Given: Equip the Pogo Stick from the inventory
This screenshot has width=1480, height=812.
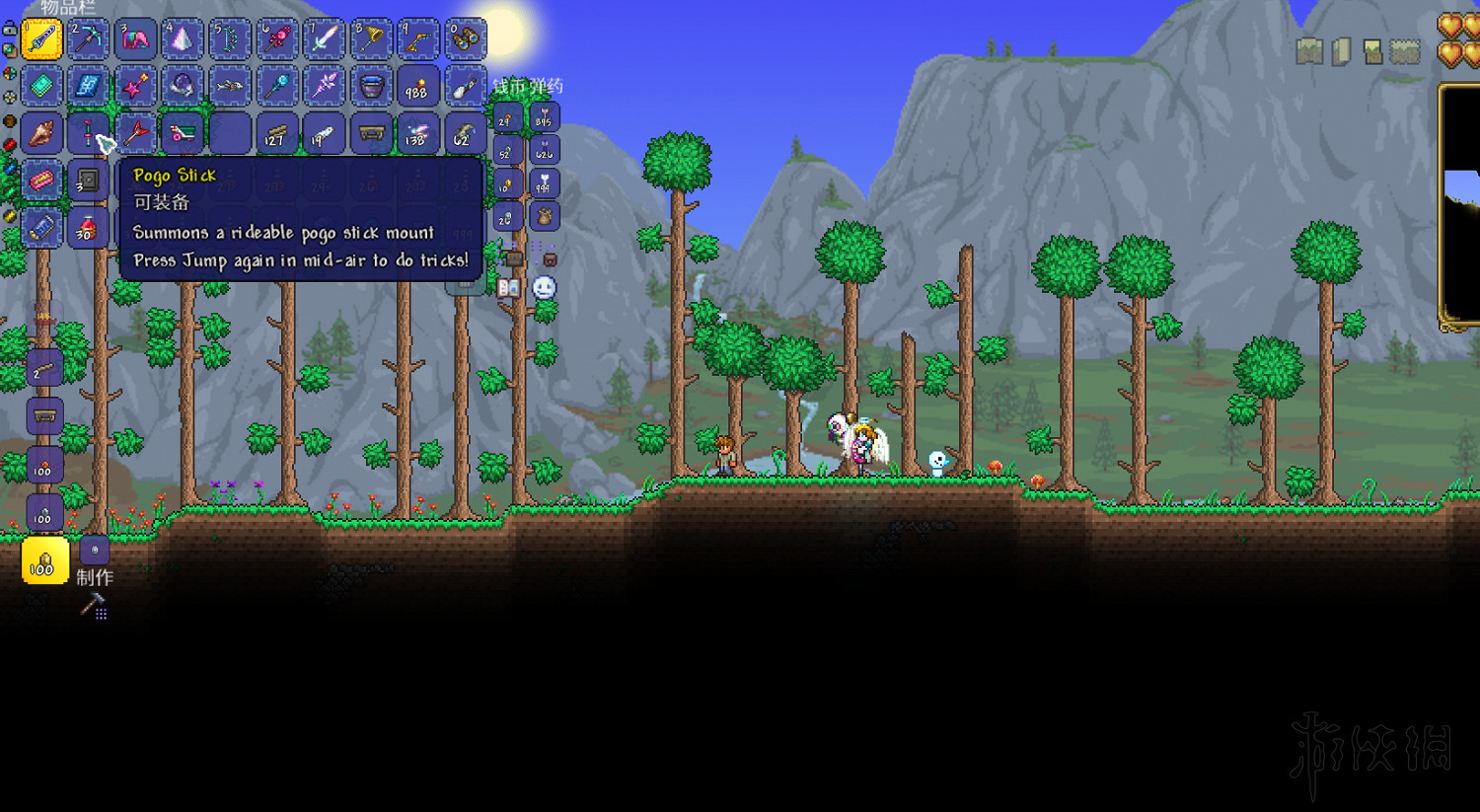Looking at the screenshot, I should point(89,133).
